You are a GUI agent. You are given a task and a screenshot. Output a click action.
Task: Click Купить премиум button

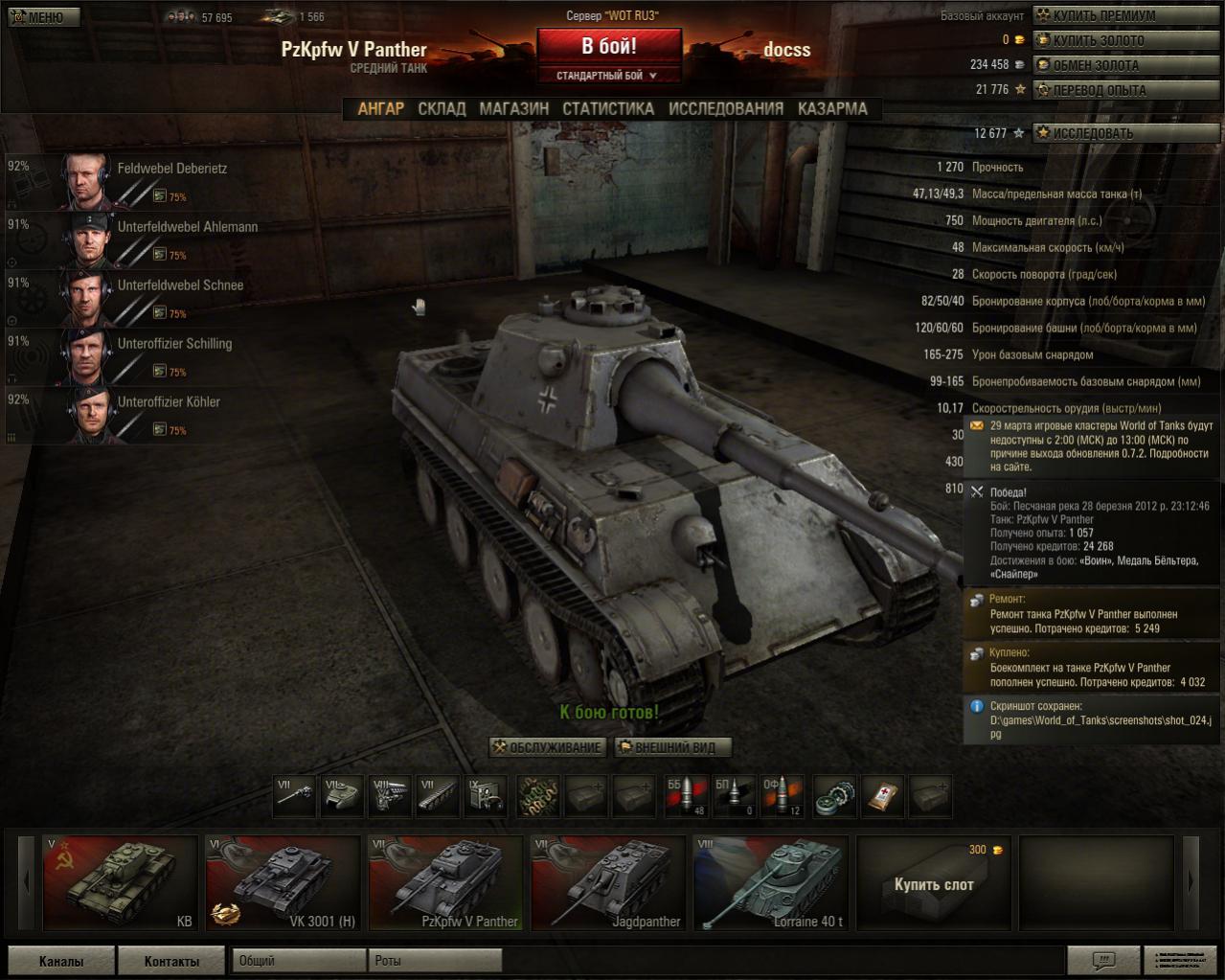(1126, 15)
